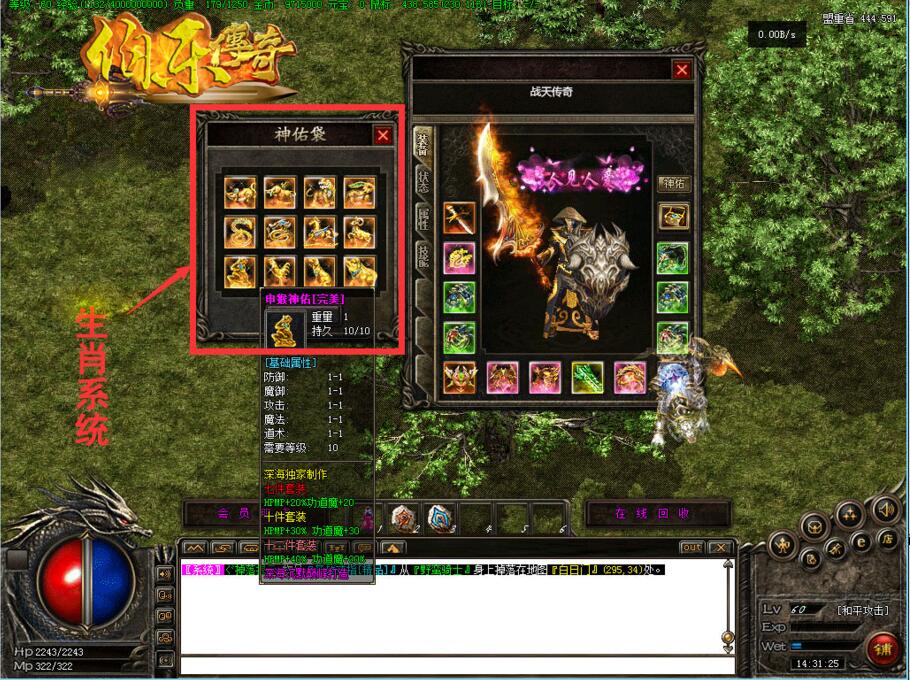Click the chat panel's out button

(691, 547)
